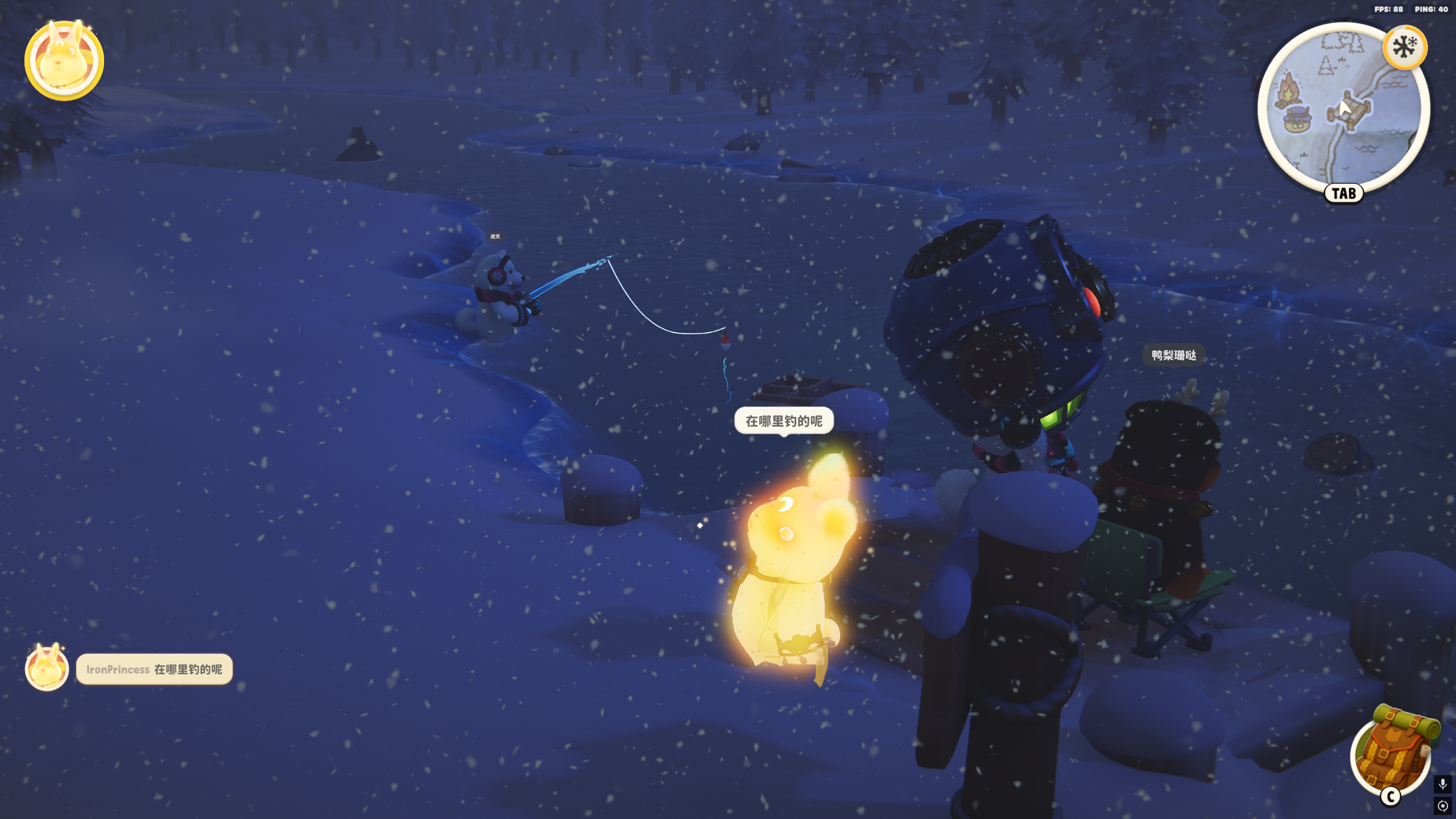Click the campfire marker on minimap

pos(1289,90)
